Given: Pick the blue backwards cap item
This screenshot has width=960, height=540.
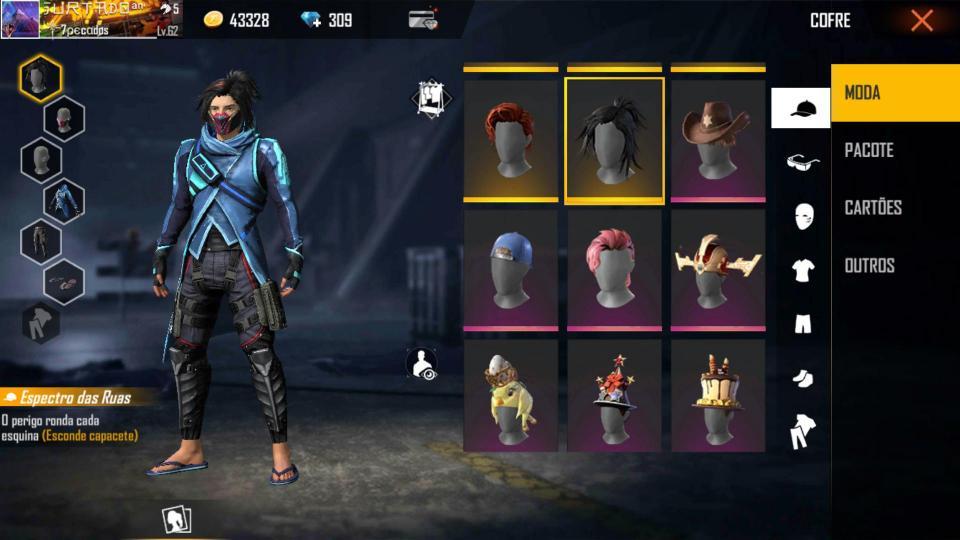Looking at the screenshot, I should point(511,270).
